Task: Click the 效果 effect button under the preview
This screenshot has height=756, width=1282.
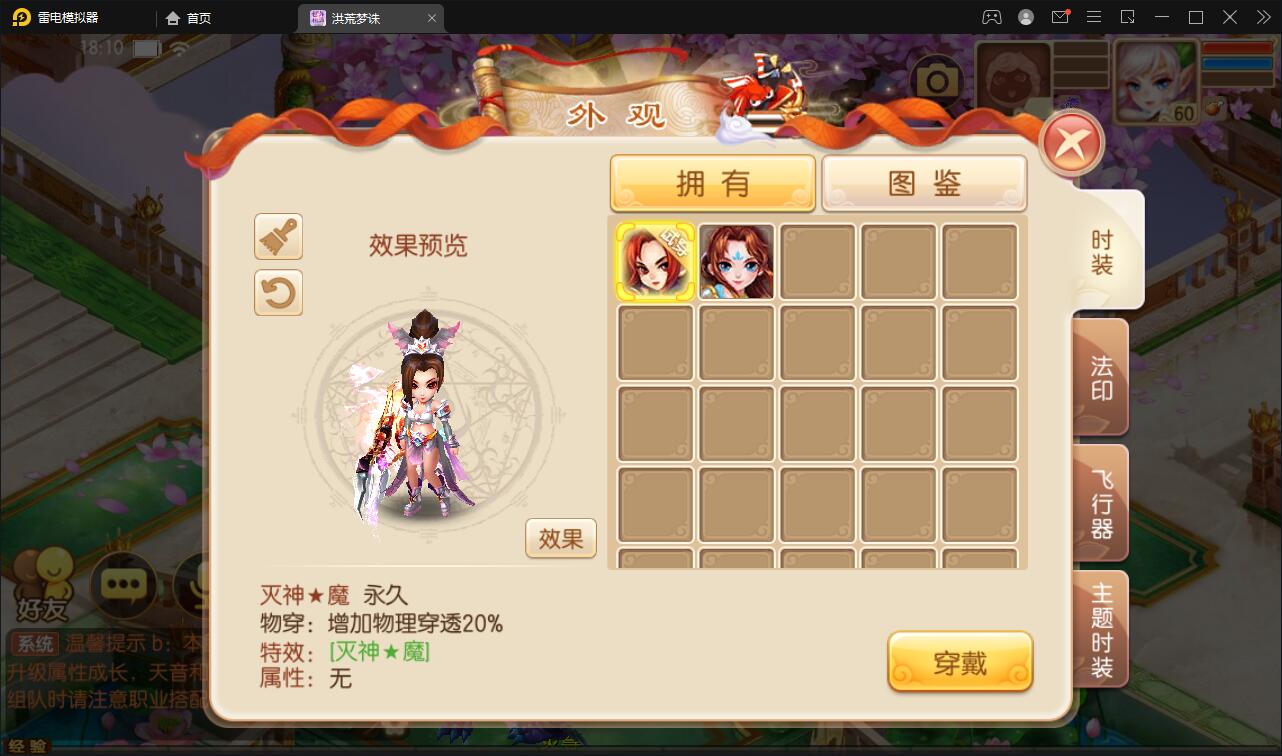Action: (560, 538)
